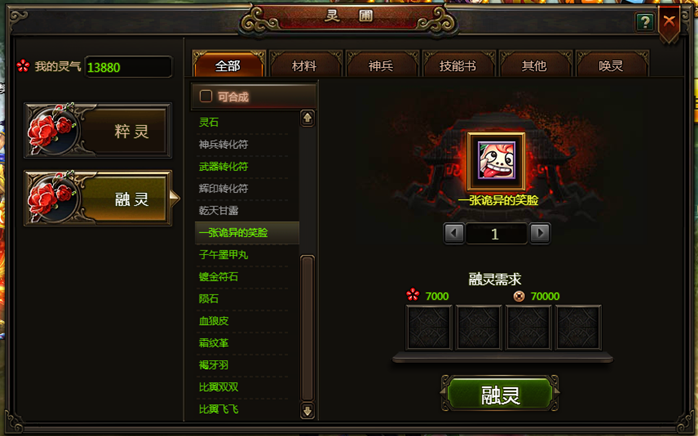Select the 其他 tab
This screenshot has width=698, height=436.
[x=534, y=66]
